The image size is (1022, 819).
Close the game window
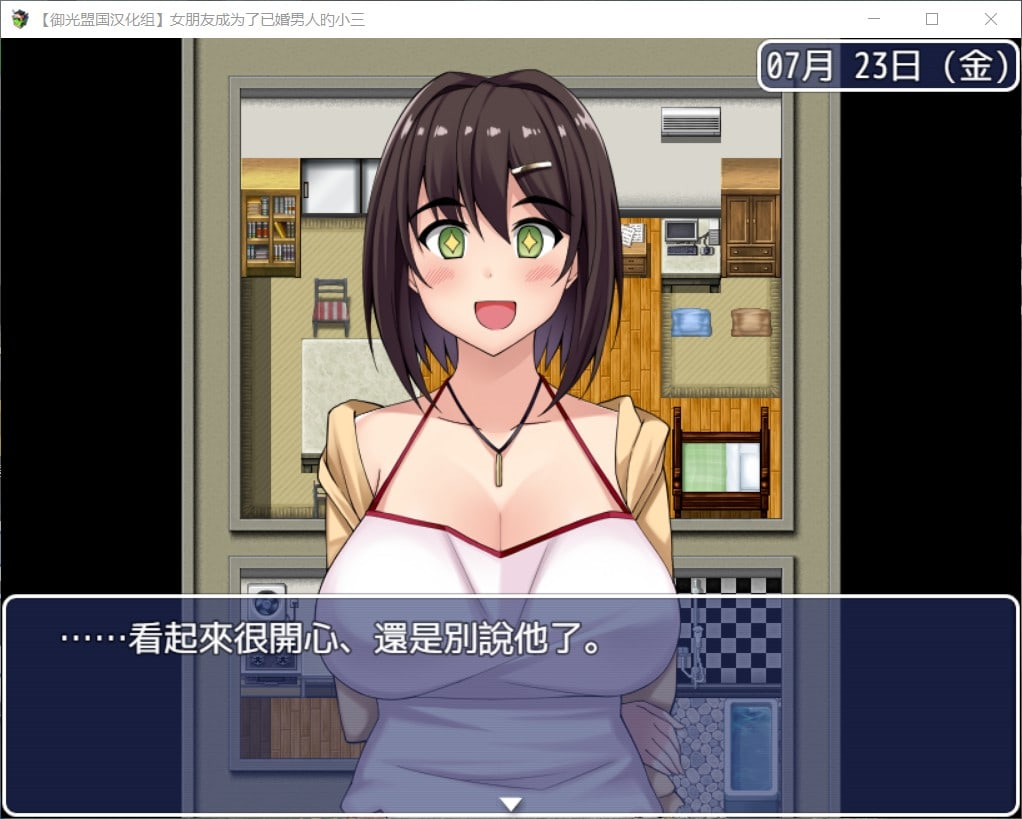[990, 19]
